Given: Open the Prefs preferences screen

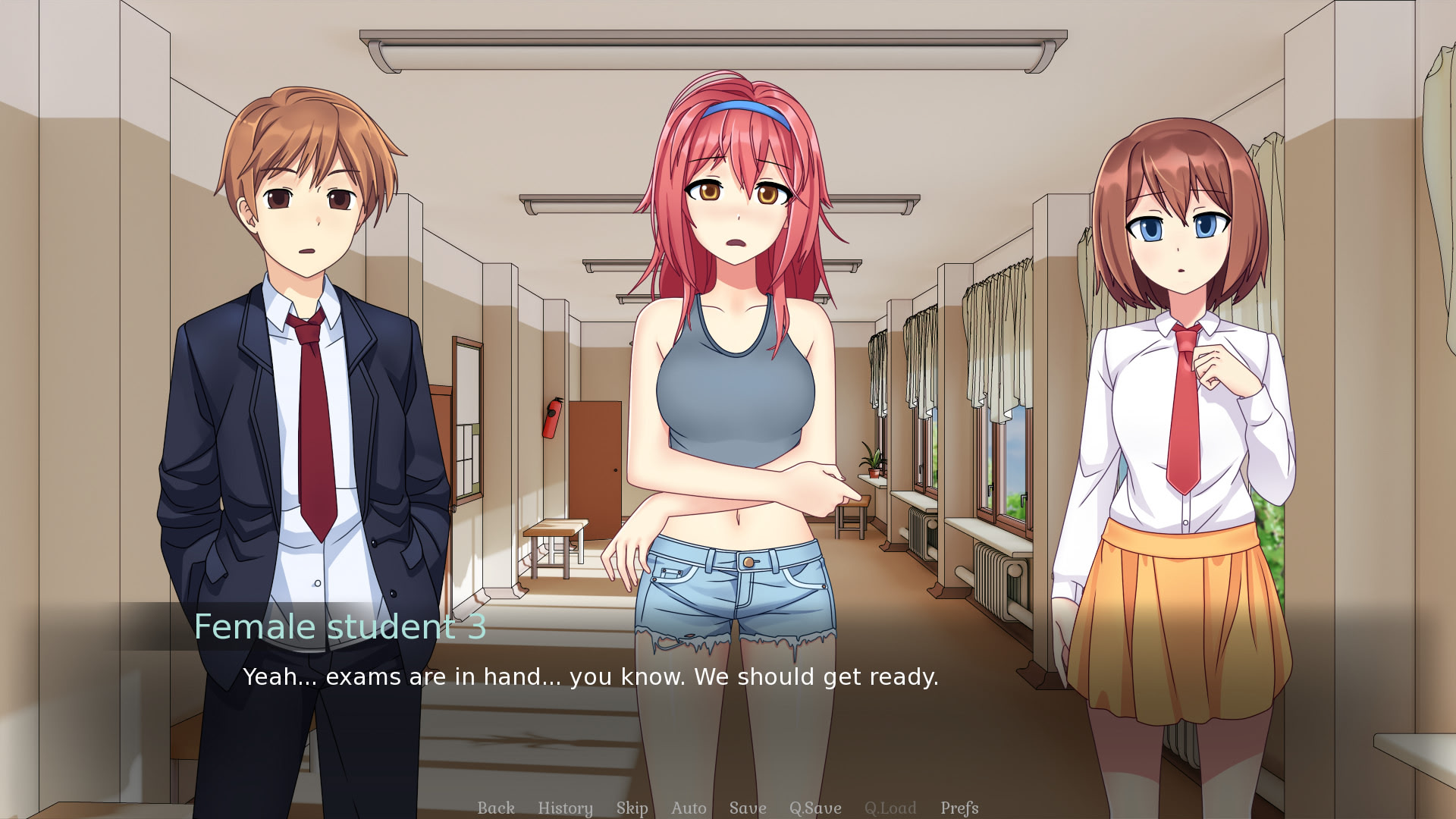Looking at the screenshot, I should coord(959,808).
